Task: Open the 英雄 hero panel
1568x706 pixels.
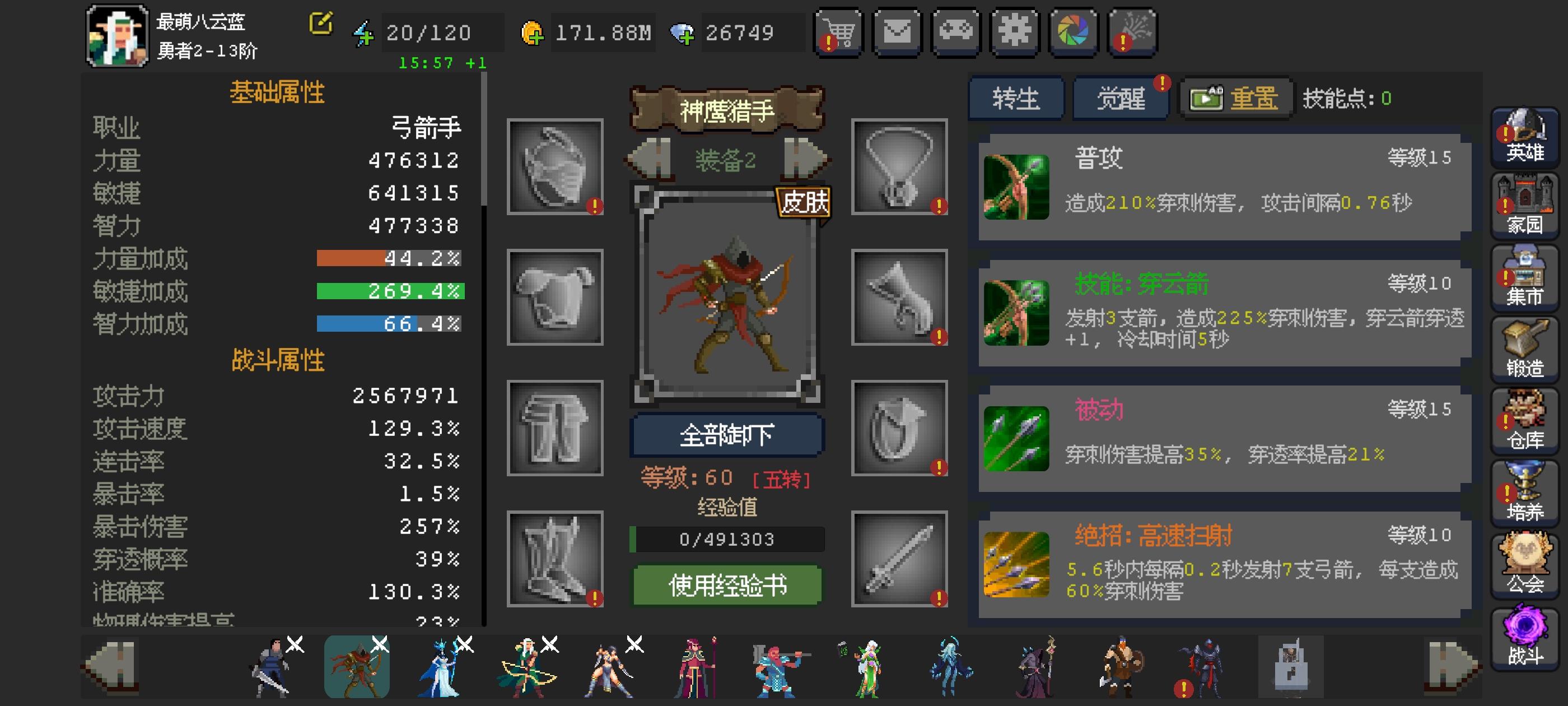Action: click(1524, 137)
